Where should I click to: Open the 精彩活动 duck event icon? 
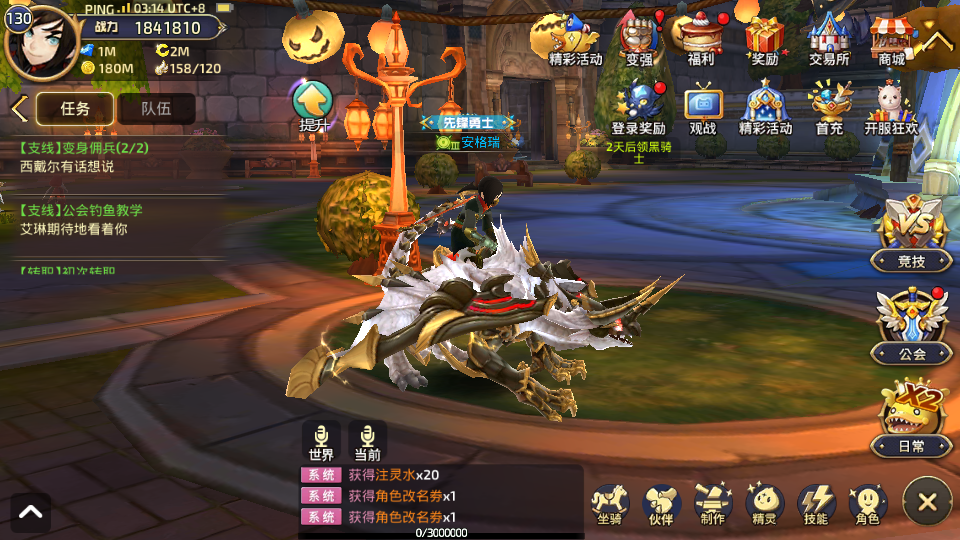pos(574,38)
